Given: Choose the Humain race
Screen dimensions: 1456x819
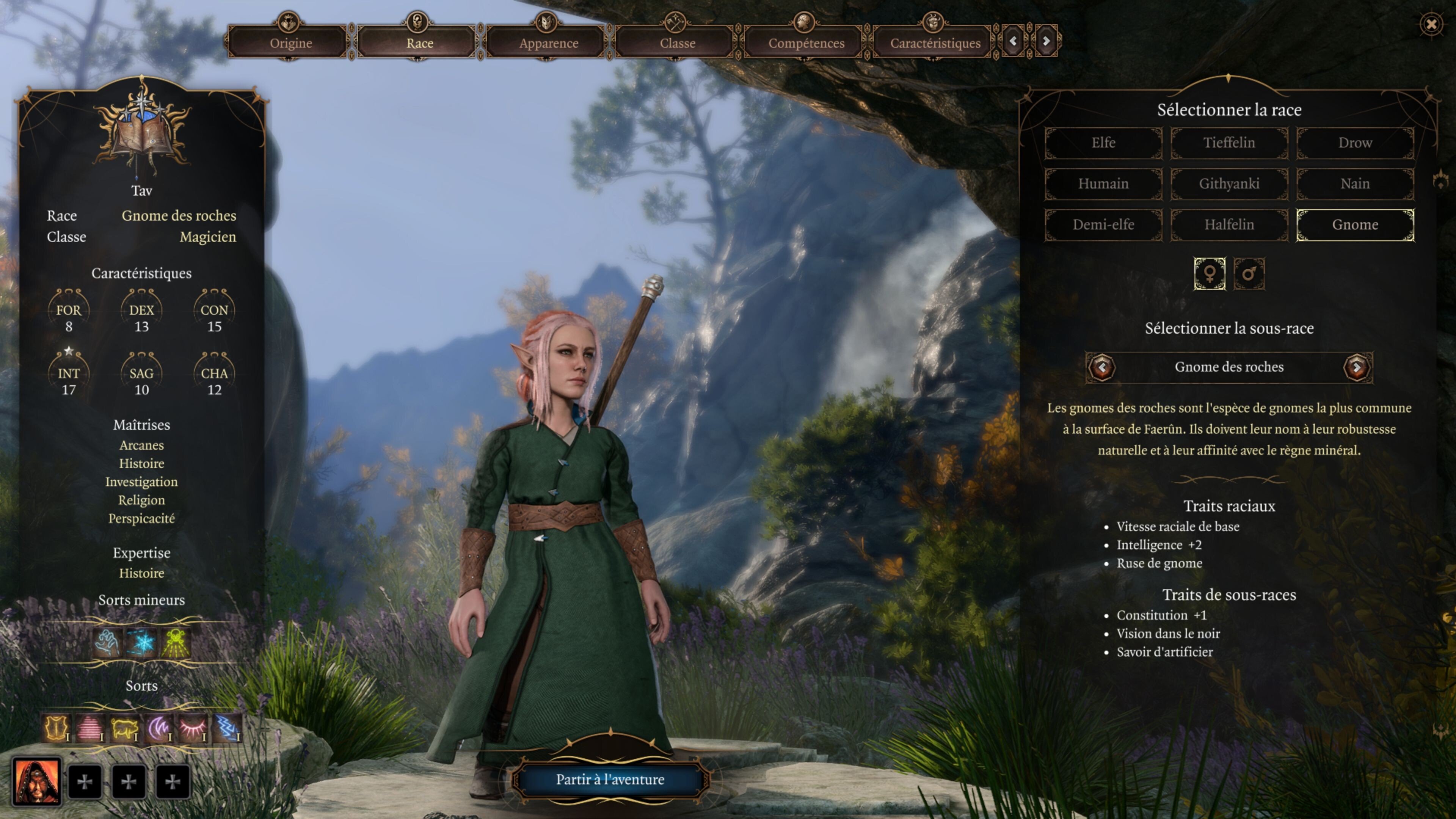Looking at the screenshot, I should (1103, 184).
